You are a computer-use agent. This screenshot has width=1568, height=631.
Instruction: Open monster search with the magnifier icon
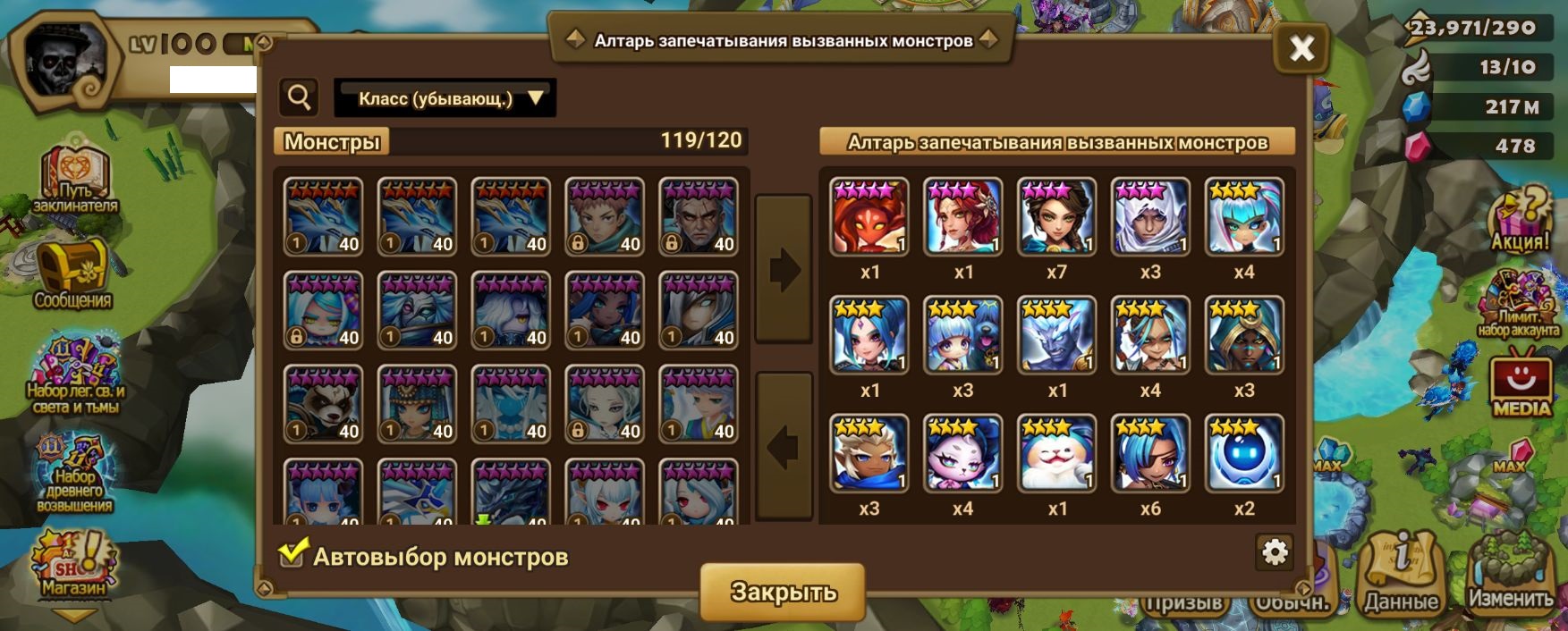pyautogui.click(x=300, y=97)
